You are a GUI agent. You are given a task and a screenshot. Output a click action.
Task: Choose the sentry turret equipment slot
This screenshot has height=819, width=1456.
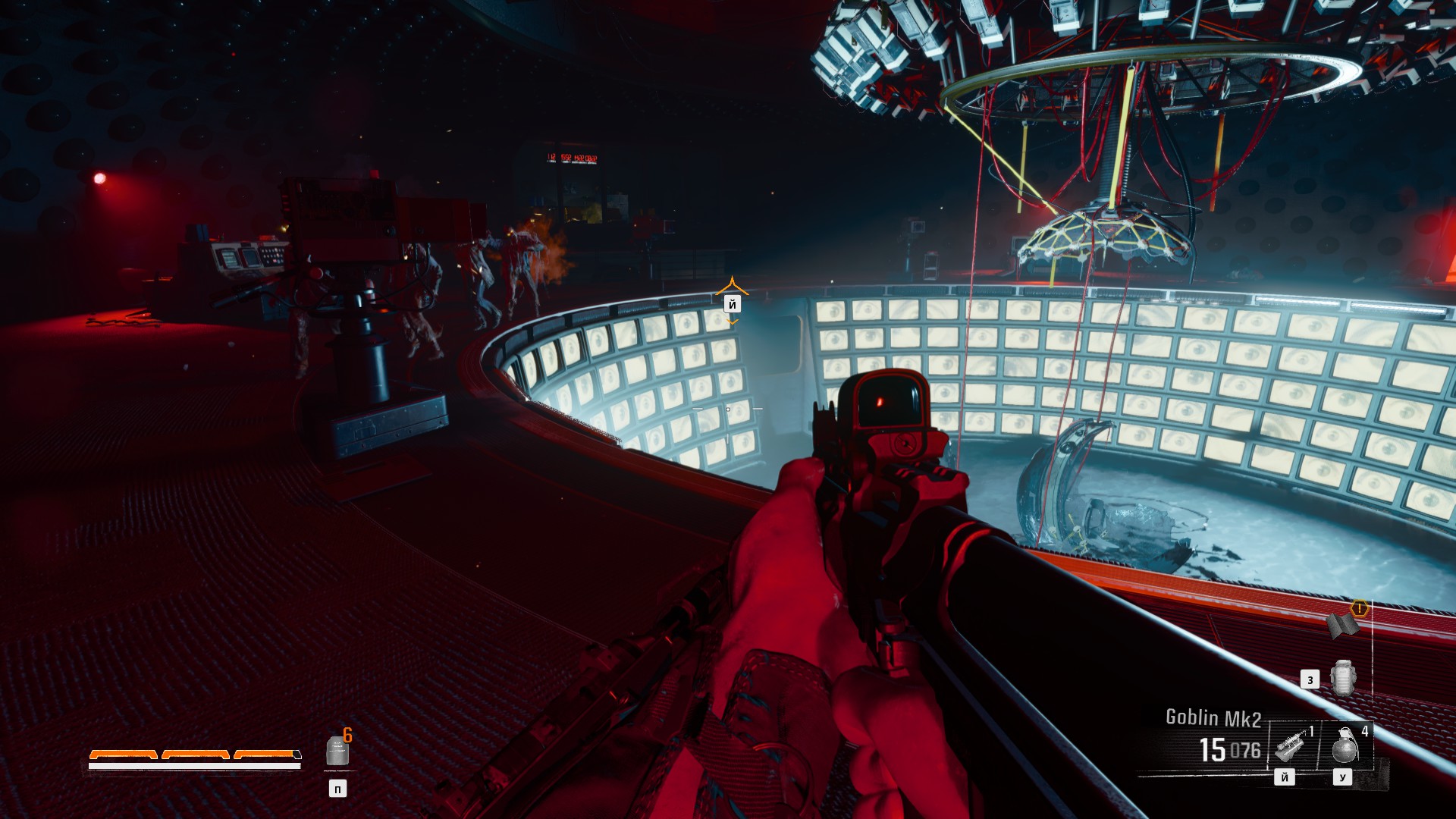pyautogui.click(x=1290, y=745)
